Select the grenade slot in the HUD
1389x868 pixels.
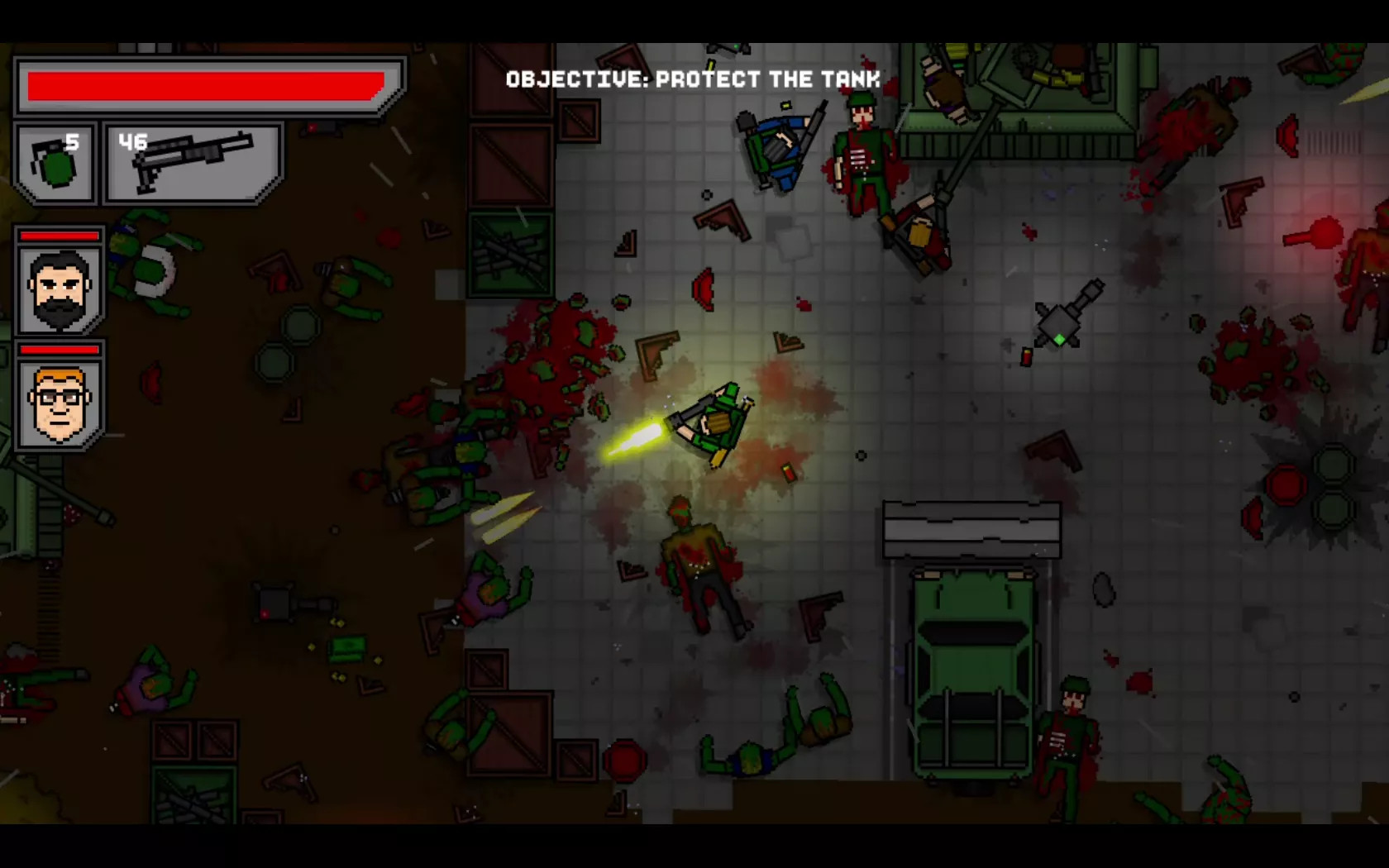pyautogui.click(x=55, y=162)
